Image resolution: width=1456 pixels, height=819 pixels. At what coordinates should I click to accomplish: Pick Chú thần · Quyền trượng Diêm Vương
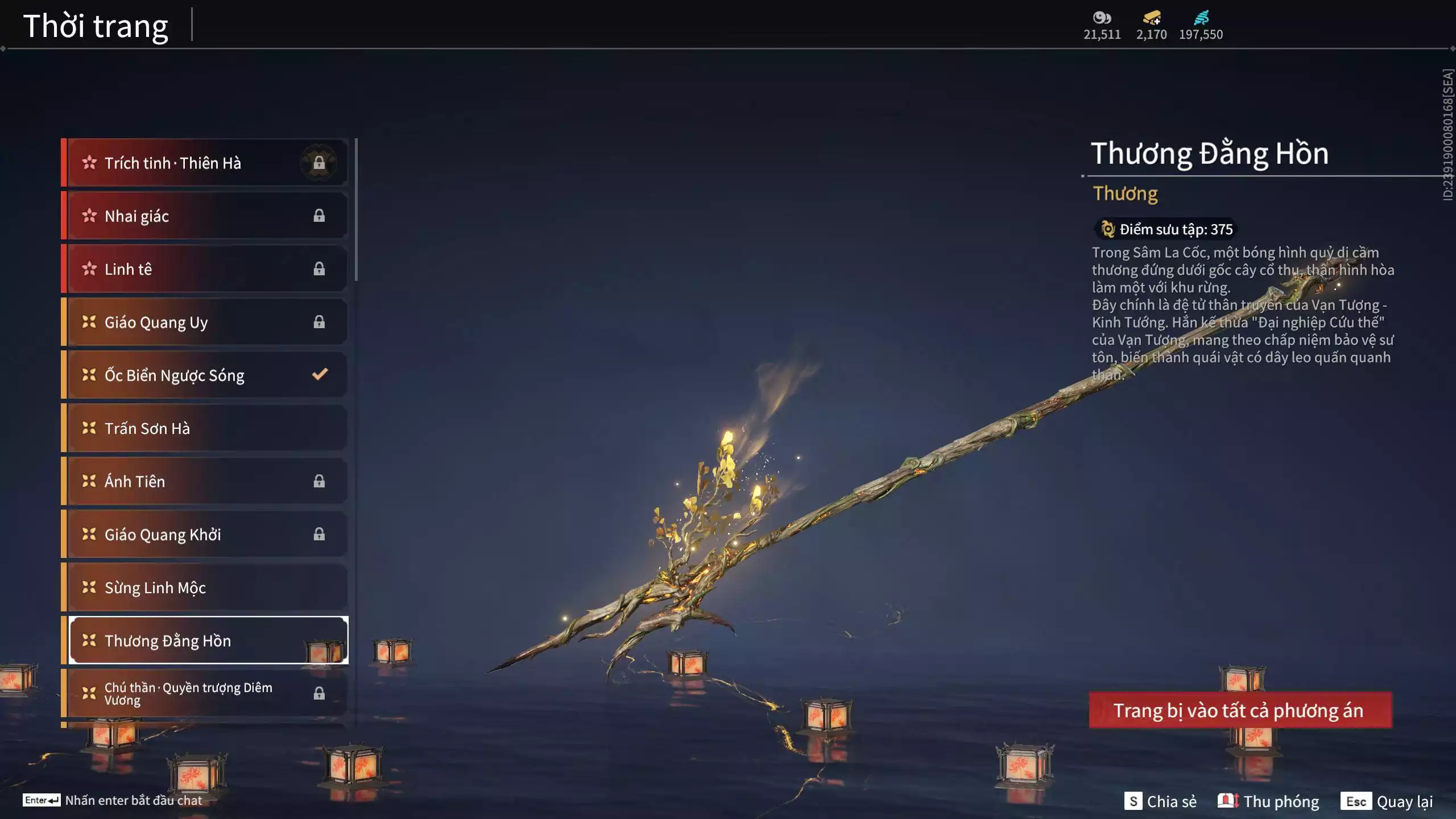pyautogui.click(x=205, y=693)
